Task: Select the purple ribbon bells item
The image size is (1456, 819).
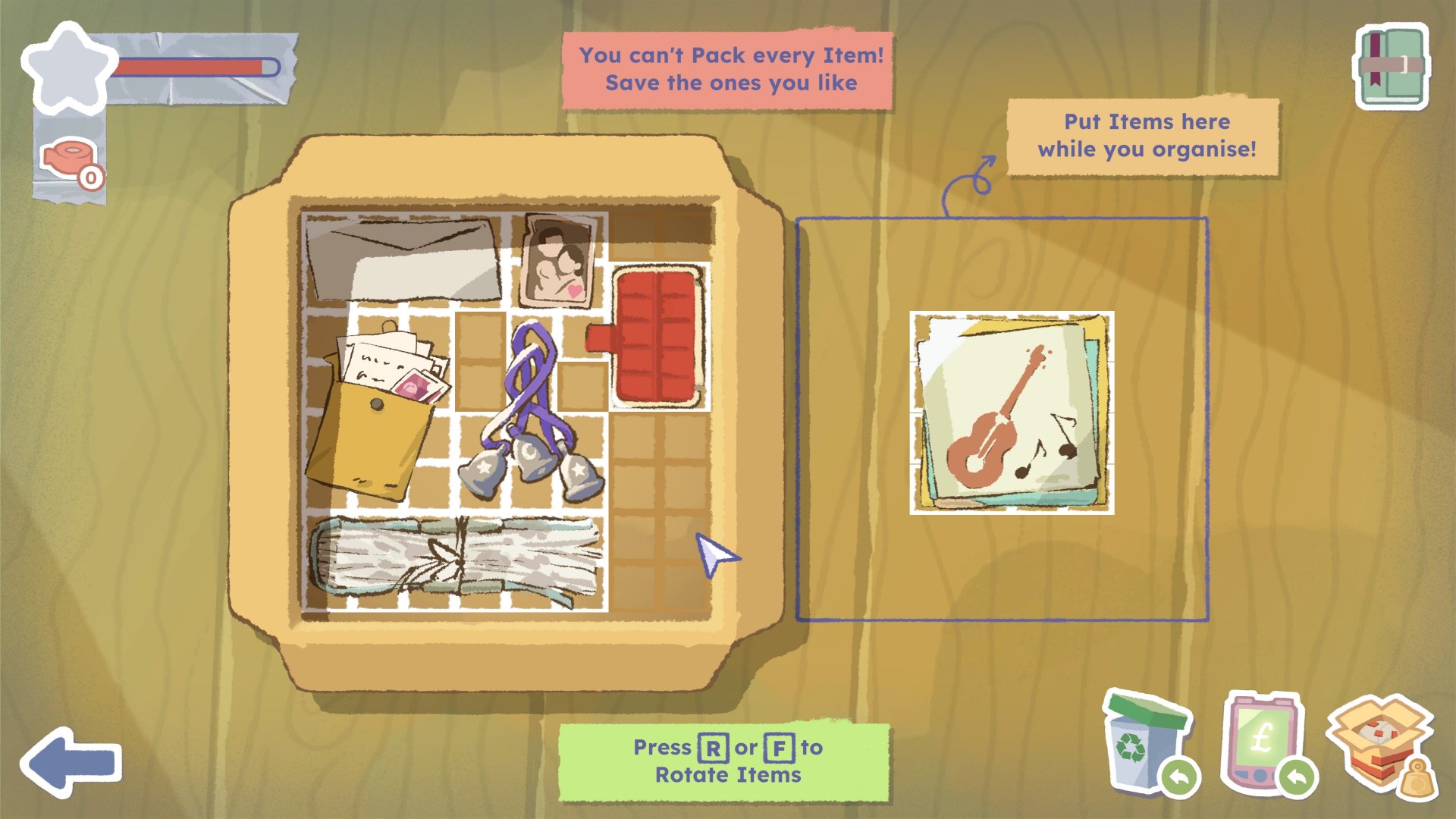Action: (x=532, y=413)
